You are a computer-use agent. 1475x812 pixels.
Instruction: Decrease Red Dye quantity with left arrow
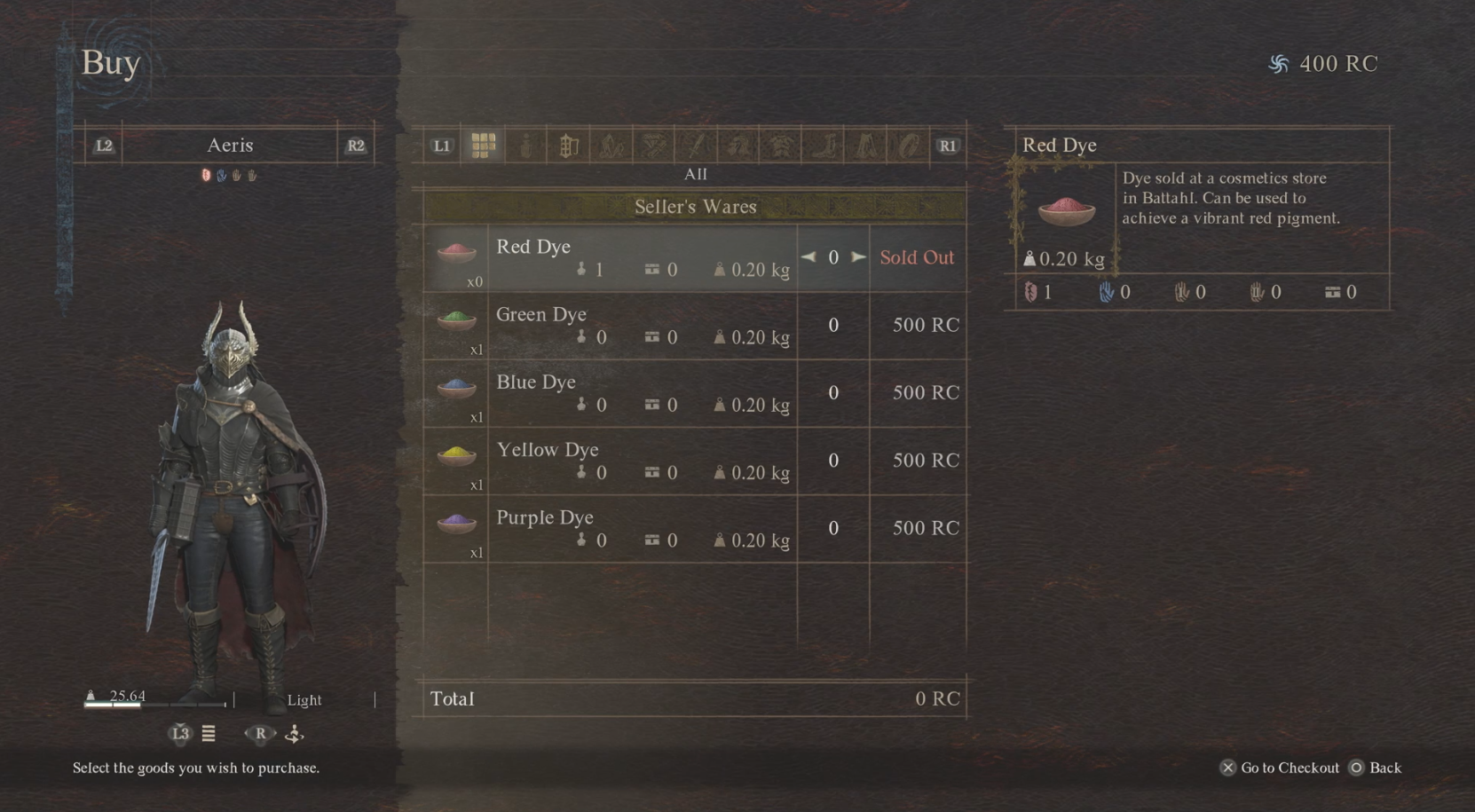808,257
